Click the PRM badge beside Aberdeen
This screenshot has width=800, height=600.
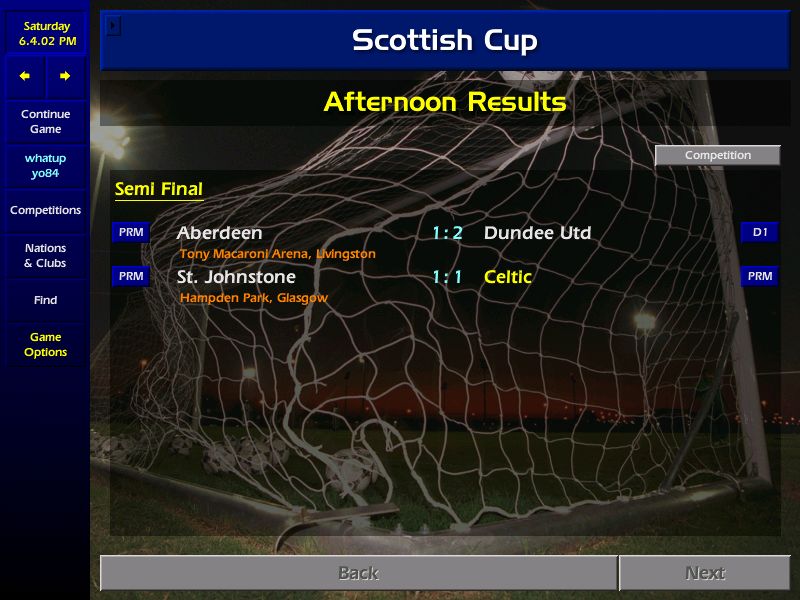click(131, 233)
